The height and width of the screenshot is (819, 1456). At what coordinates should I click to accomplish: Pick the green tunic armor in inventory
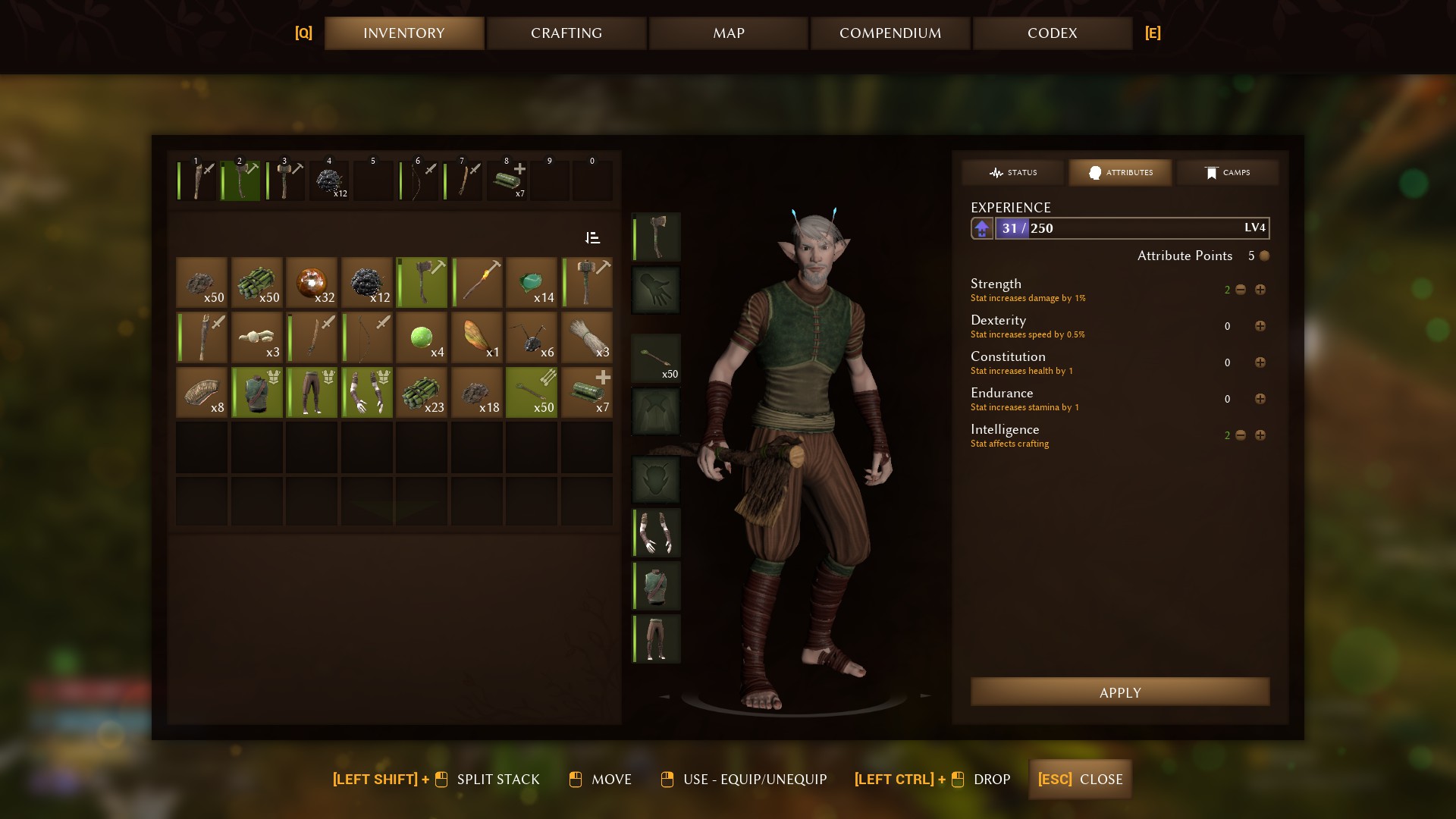tap(257, 392)
